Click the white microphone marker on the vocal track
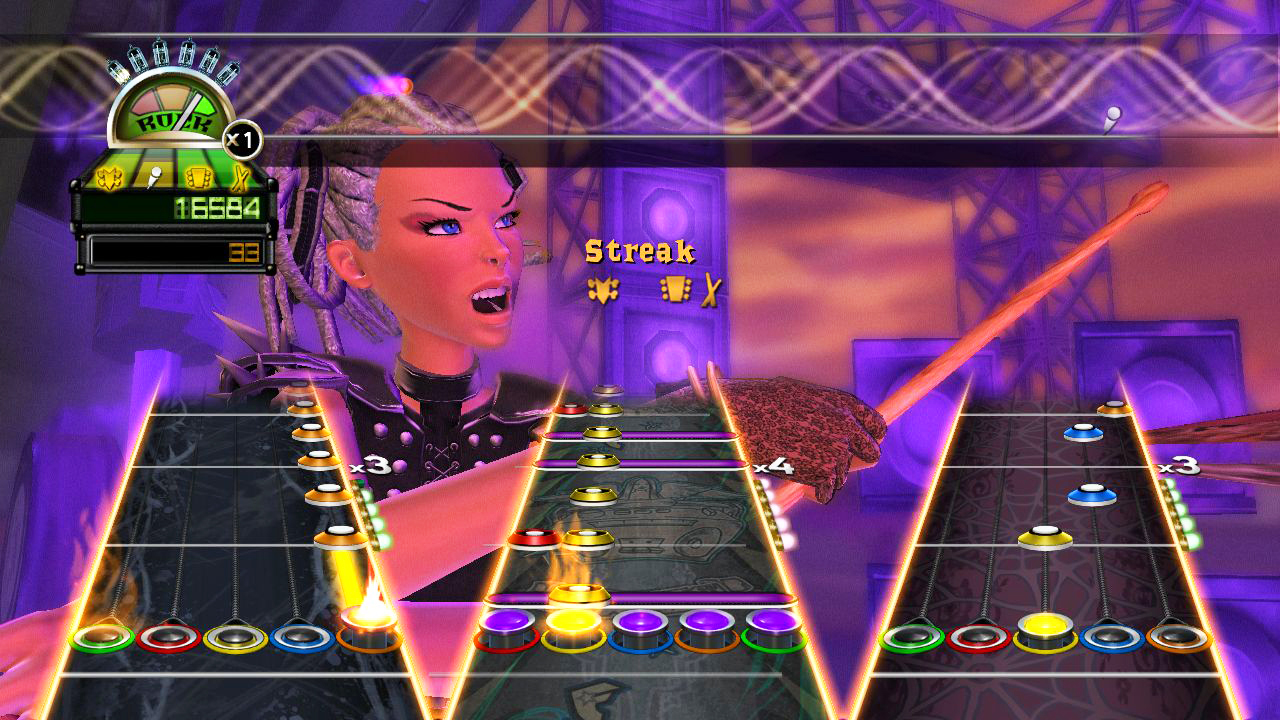This screenshot has height=720, width=1280. click(1111, 119)
